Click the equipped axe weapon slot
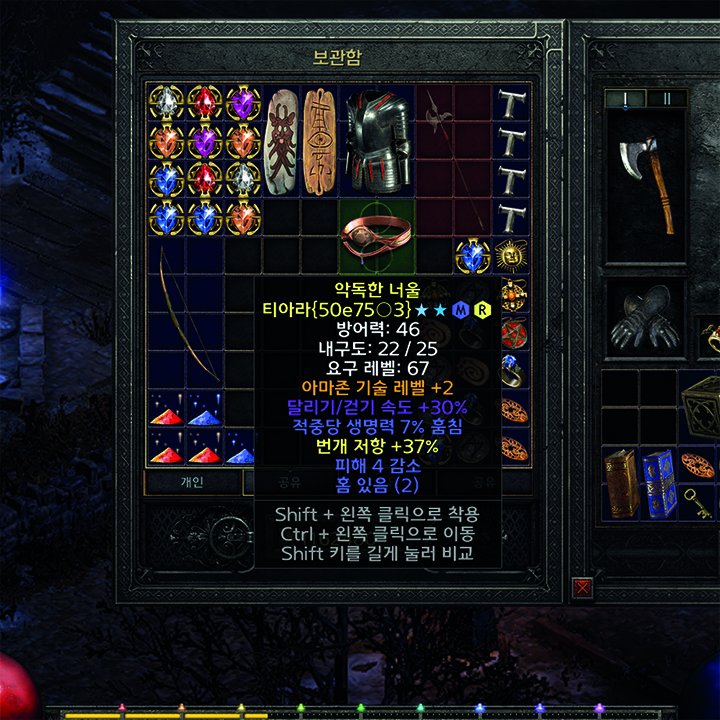This screenshot has height=720, width=720. pos(647,180)
